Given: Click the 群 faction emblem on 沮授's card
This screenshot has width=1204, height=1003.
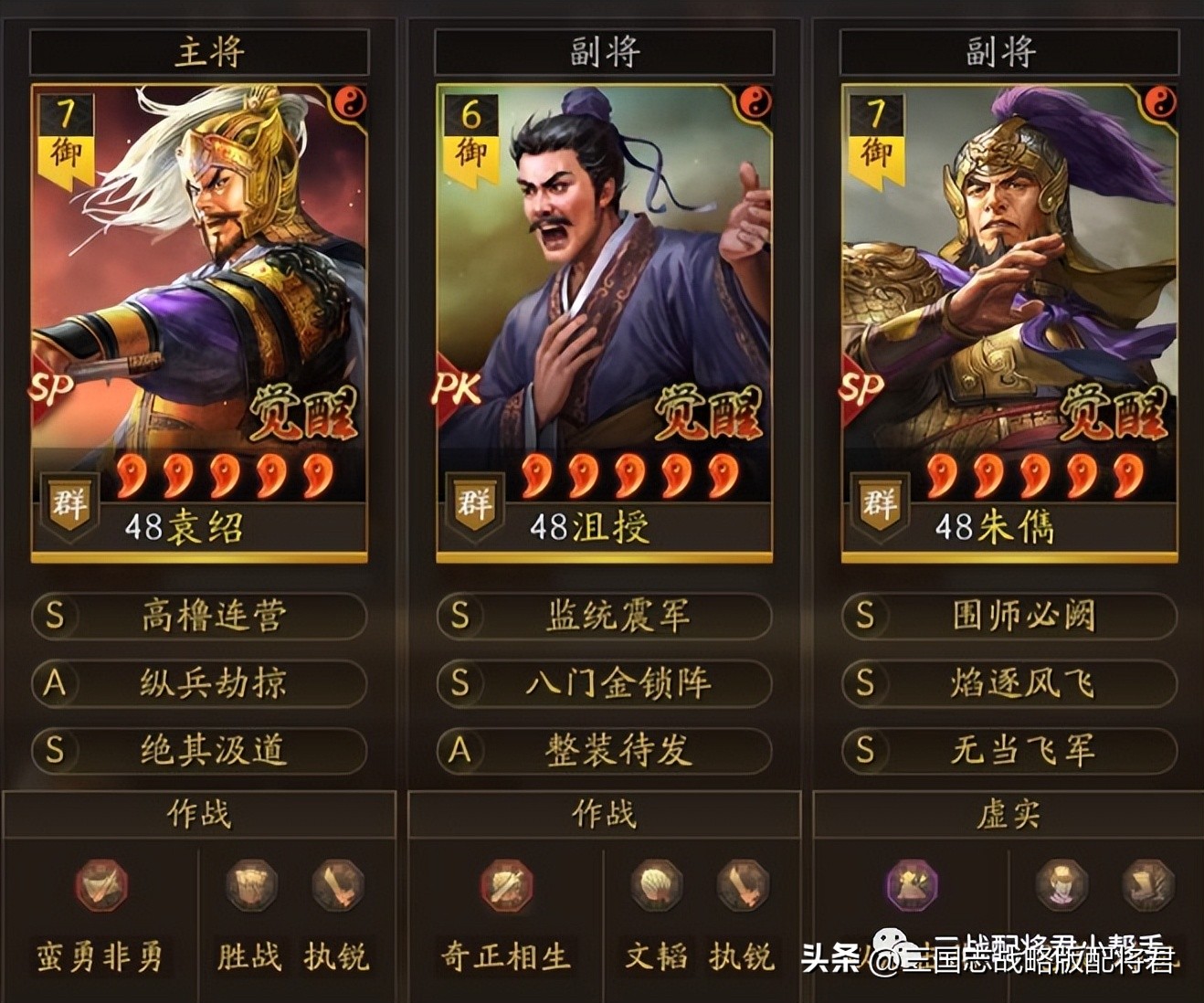Looking at the screenshot, I should pos(474,503).
